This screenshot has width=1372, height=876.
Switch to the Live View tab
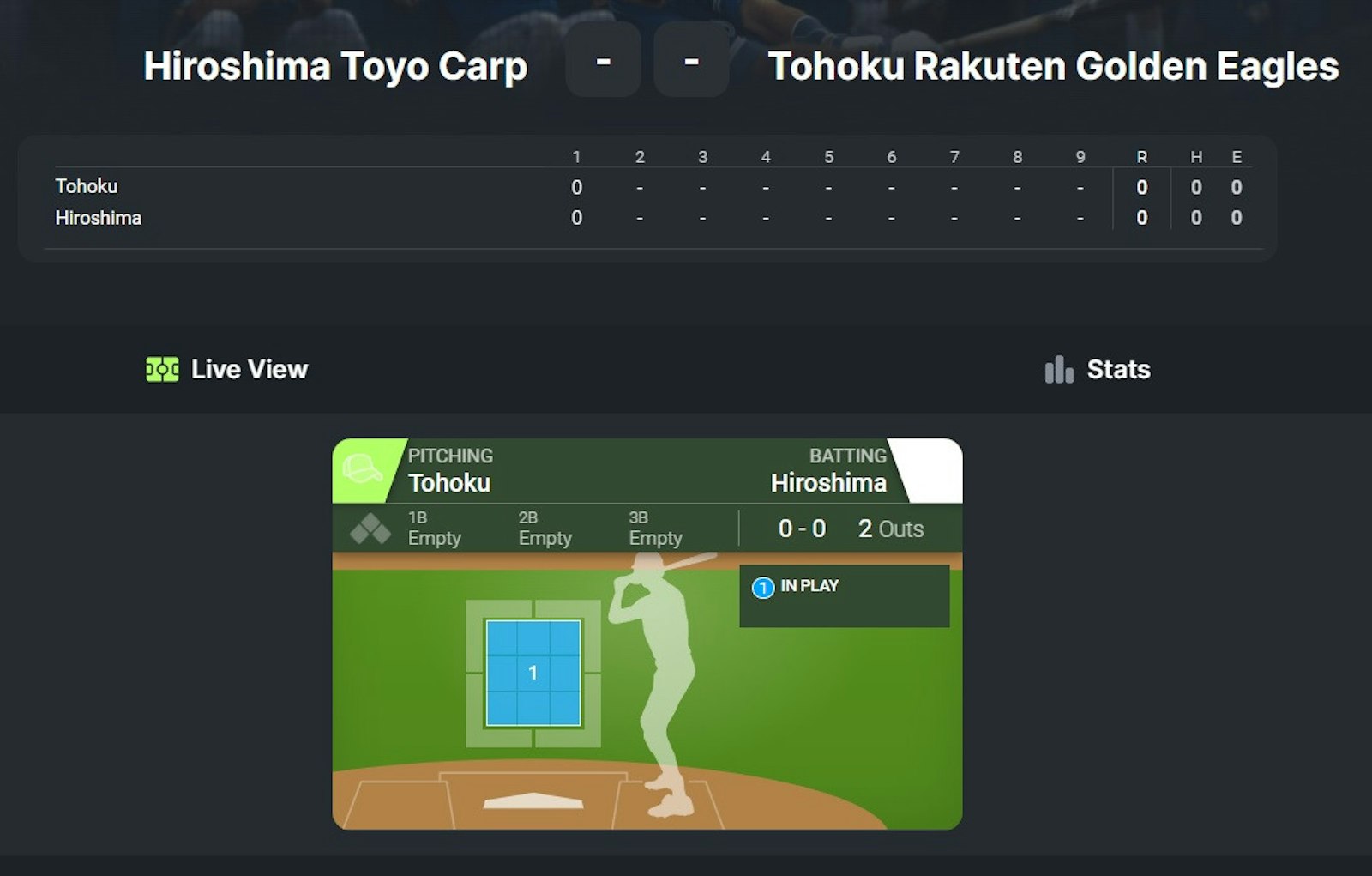coord(228,370)
